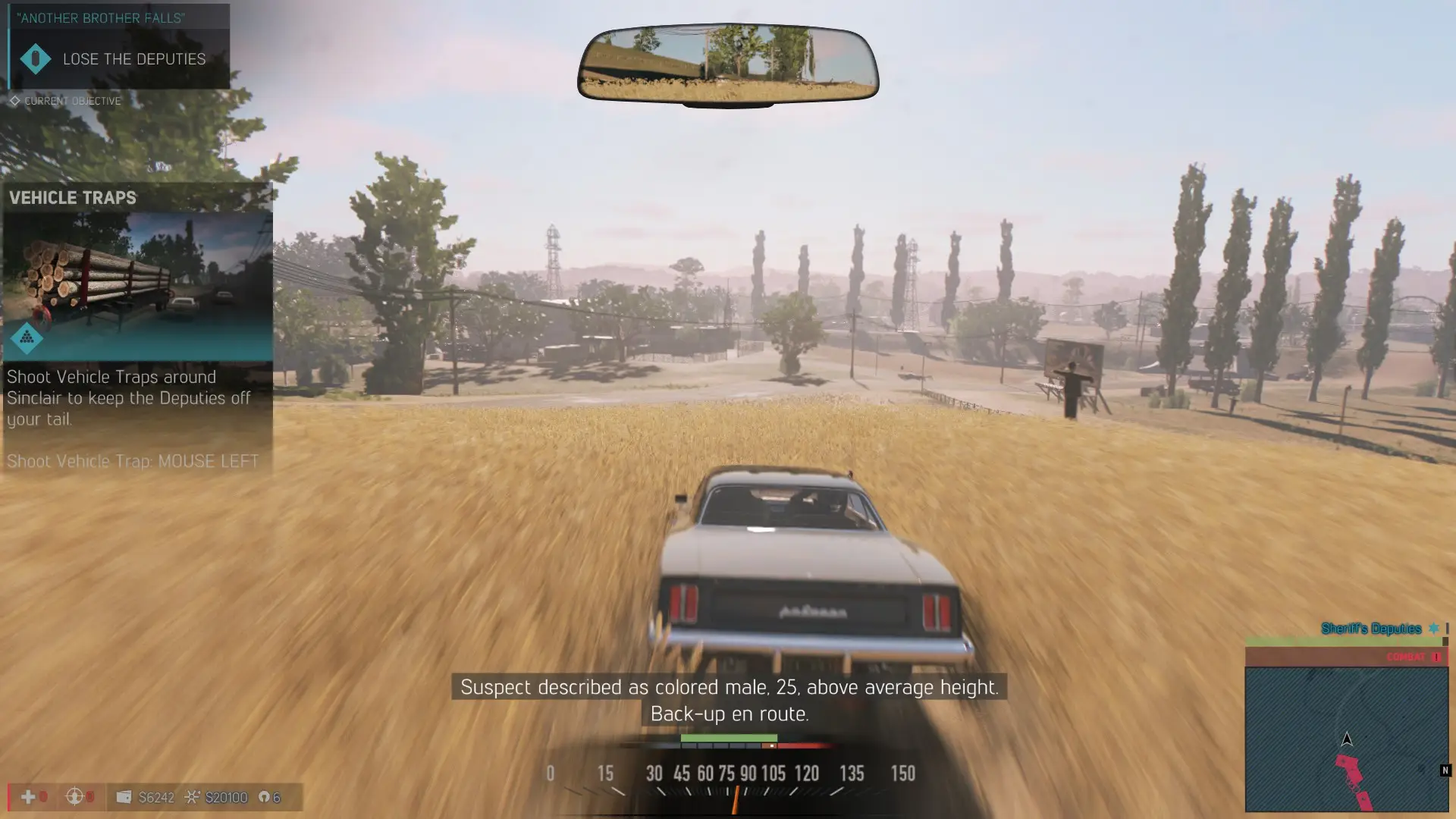Click the Vehicle Traps panel title
Image resolution: width=1456 pixels, height=819 pixels.
click(x=73, y=198)
